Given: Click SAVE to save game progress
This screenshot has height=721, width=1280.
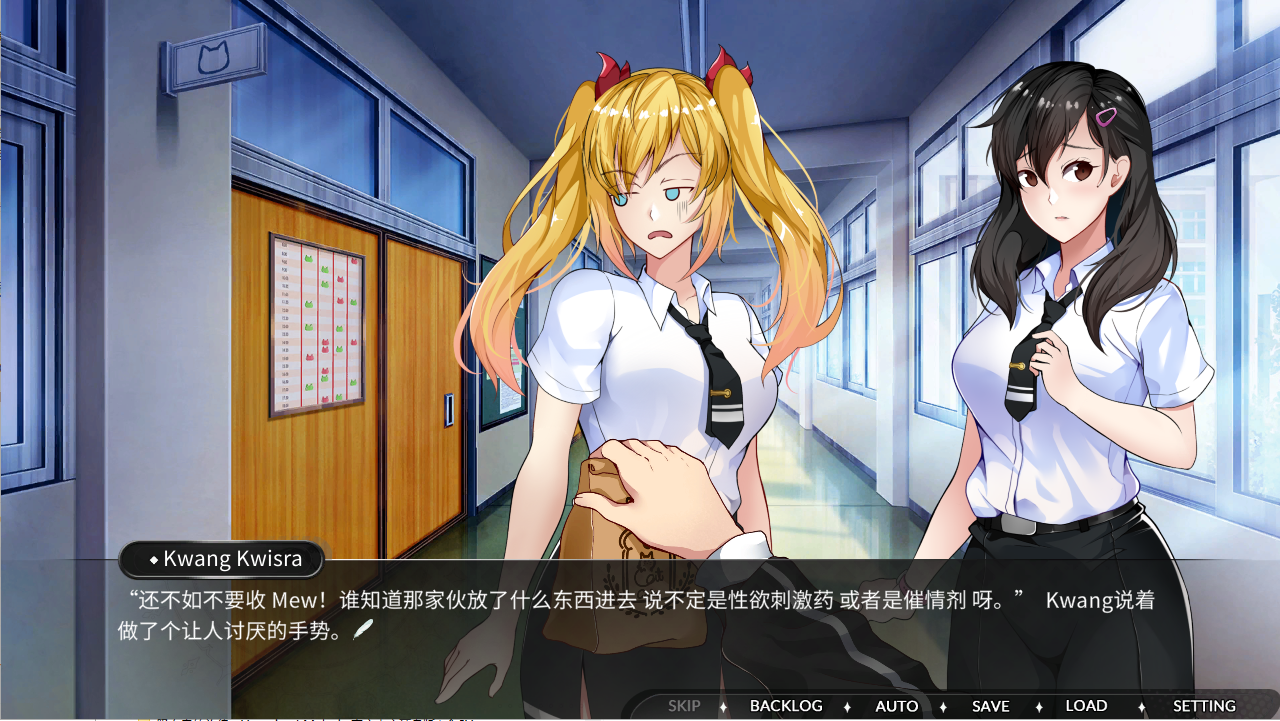Looking at the screenshot, I should pyautogui.click(x=990, y=705).
